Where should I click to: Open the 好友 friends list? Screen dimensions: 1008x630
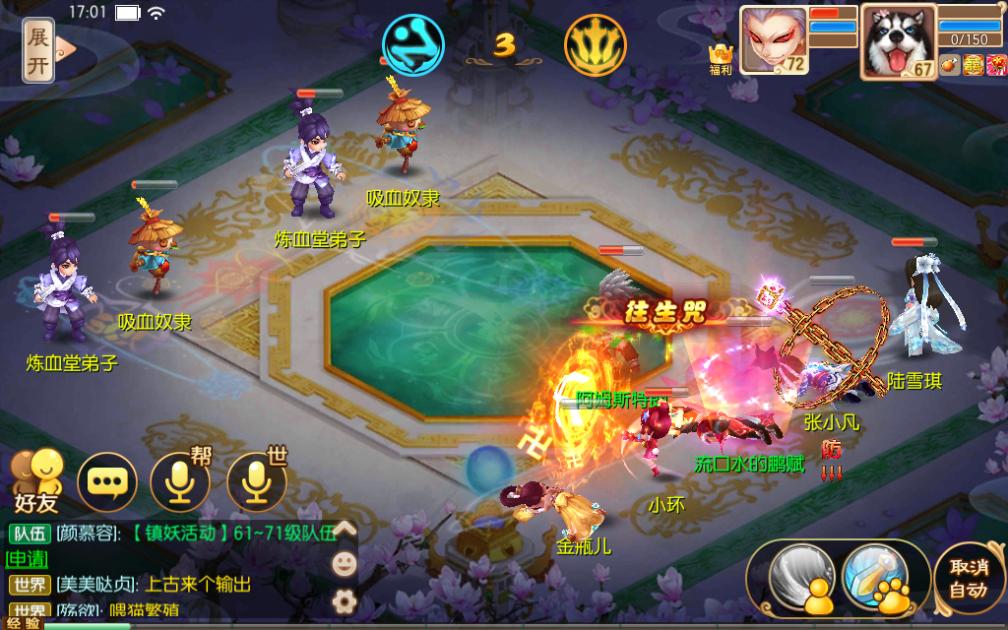point(36,476)
